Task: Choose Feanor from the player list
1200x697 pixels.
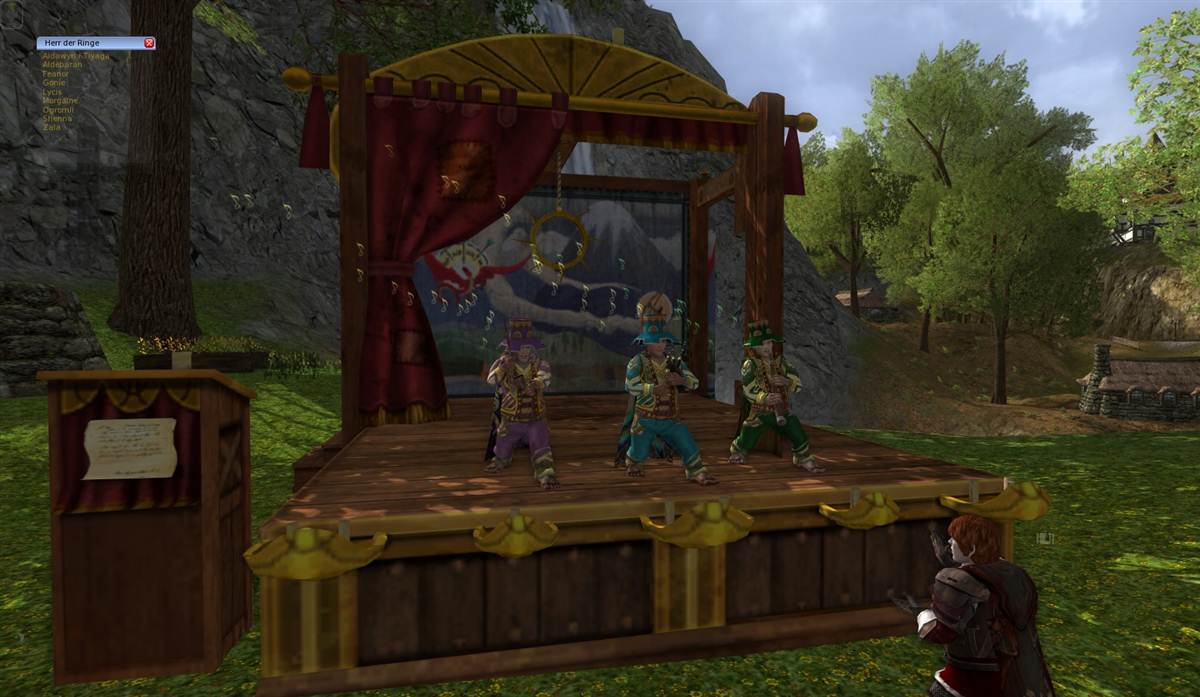Action: [56, 74]
